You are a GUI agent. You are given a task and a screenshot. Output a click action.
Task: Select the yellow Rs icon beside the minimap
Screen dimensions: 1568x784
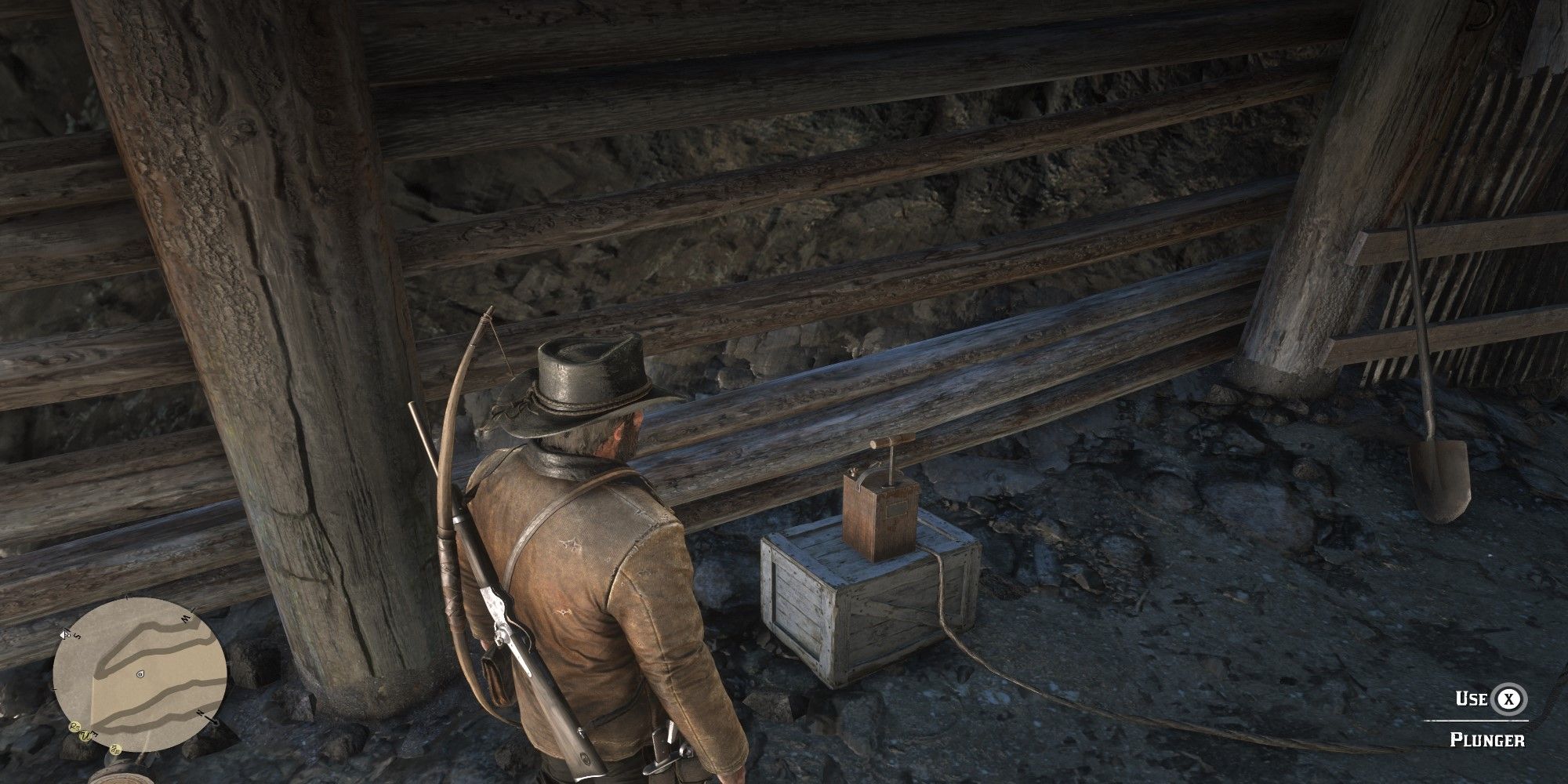tap(74, 726)
